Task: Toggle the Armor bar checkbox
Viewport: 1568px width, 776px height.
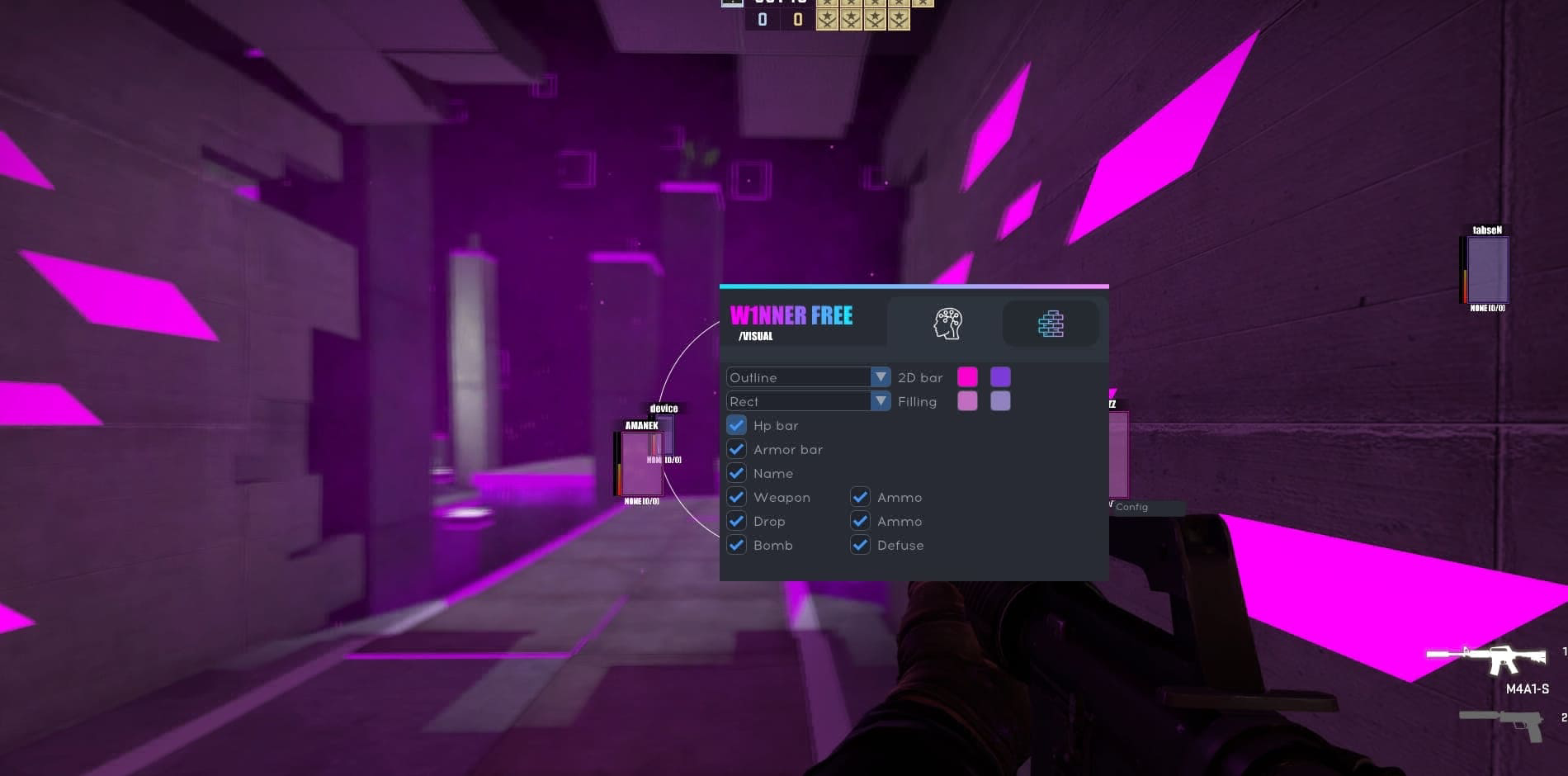Action: [736, 449]
